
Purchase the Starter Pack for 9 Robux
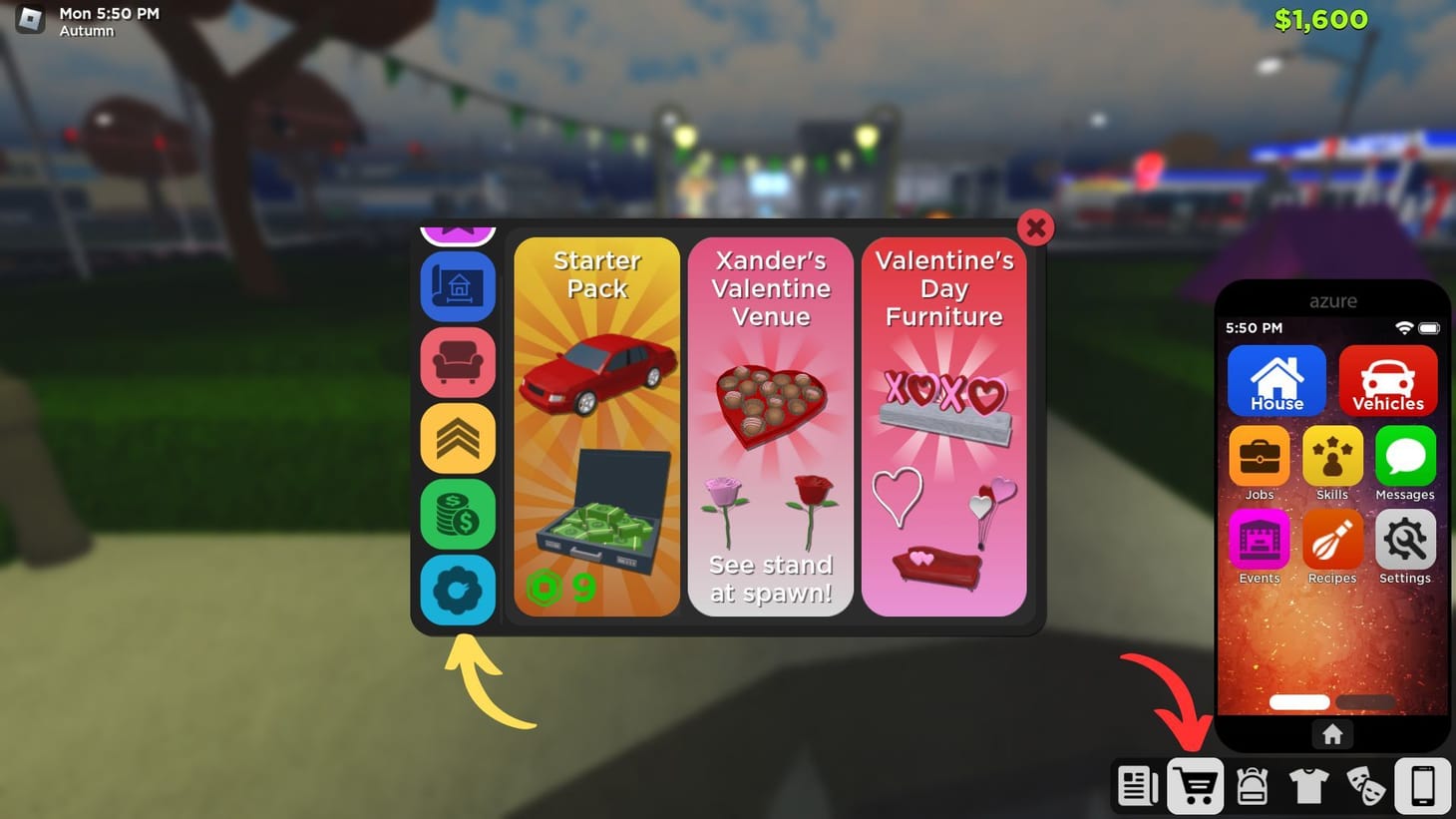click(x=596, y=423)
